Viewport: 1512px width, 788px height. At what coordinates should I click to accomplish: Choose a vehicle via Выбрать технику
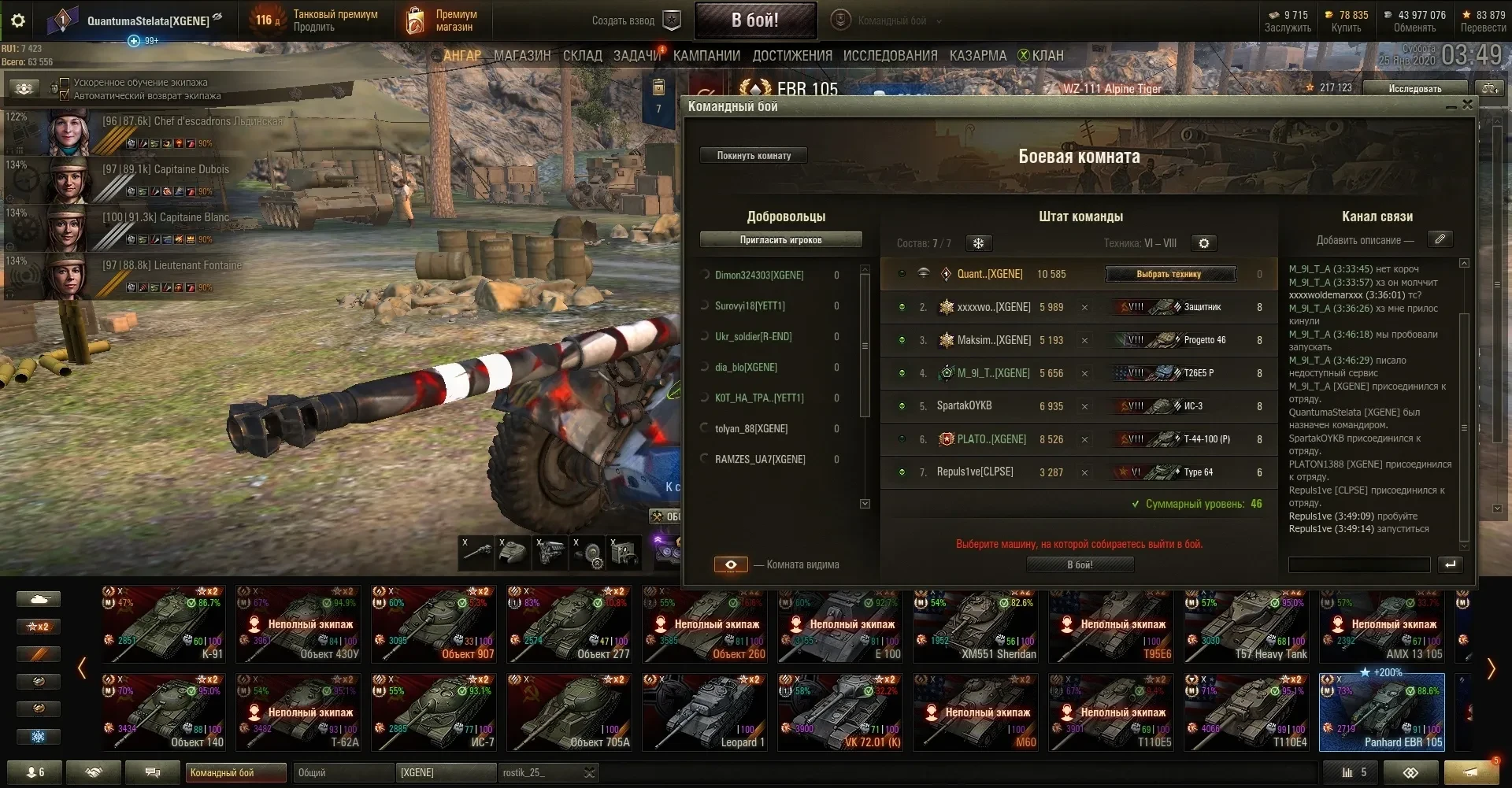[1169, 274]
